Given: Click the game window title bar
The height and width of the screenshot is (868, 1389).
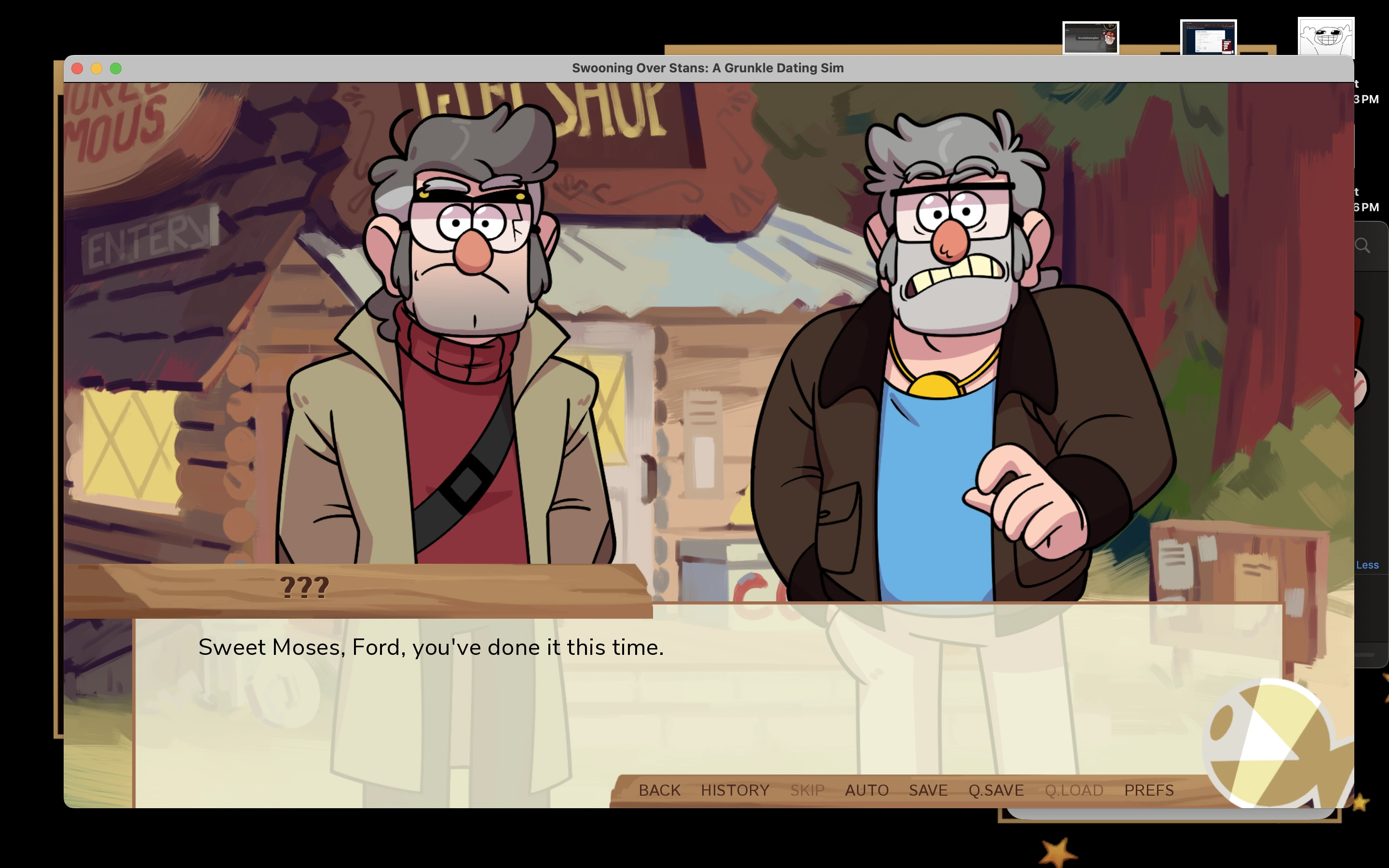Looking at the screenshot, I should tap(707, 68).
